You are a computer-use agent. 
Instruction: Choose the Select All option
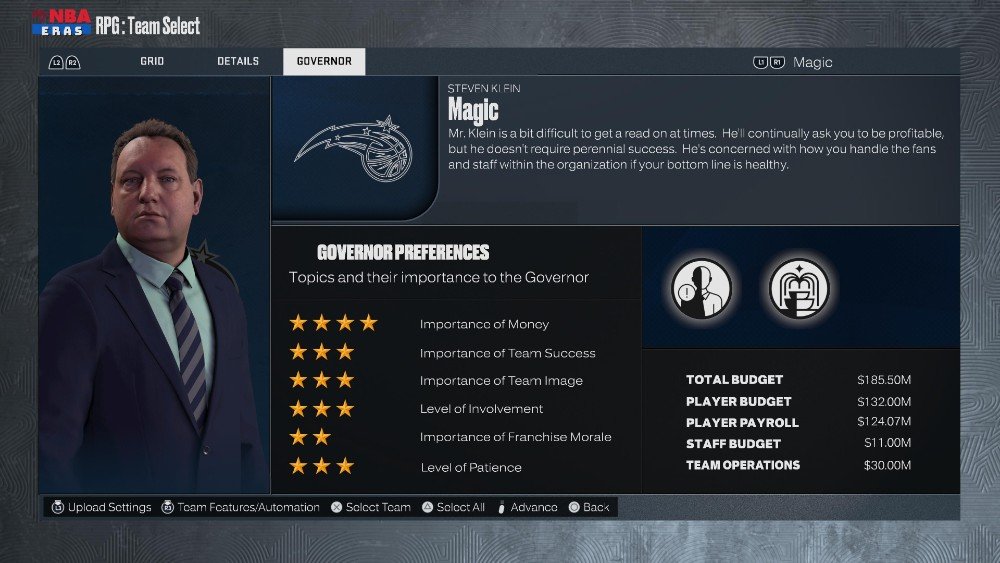point(453,507)
